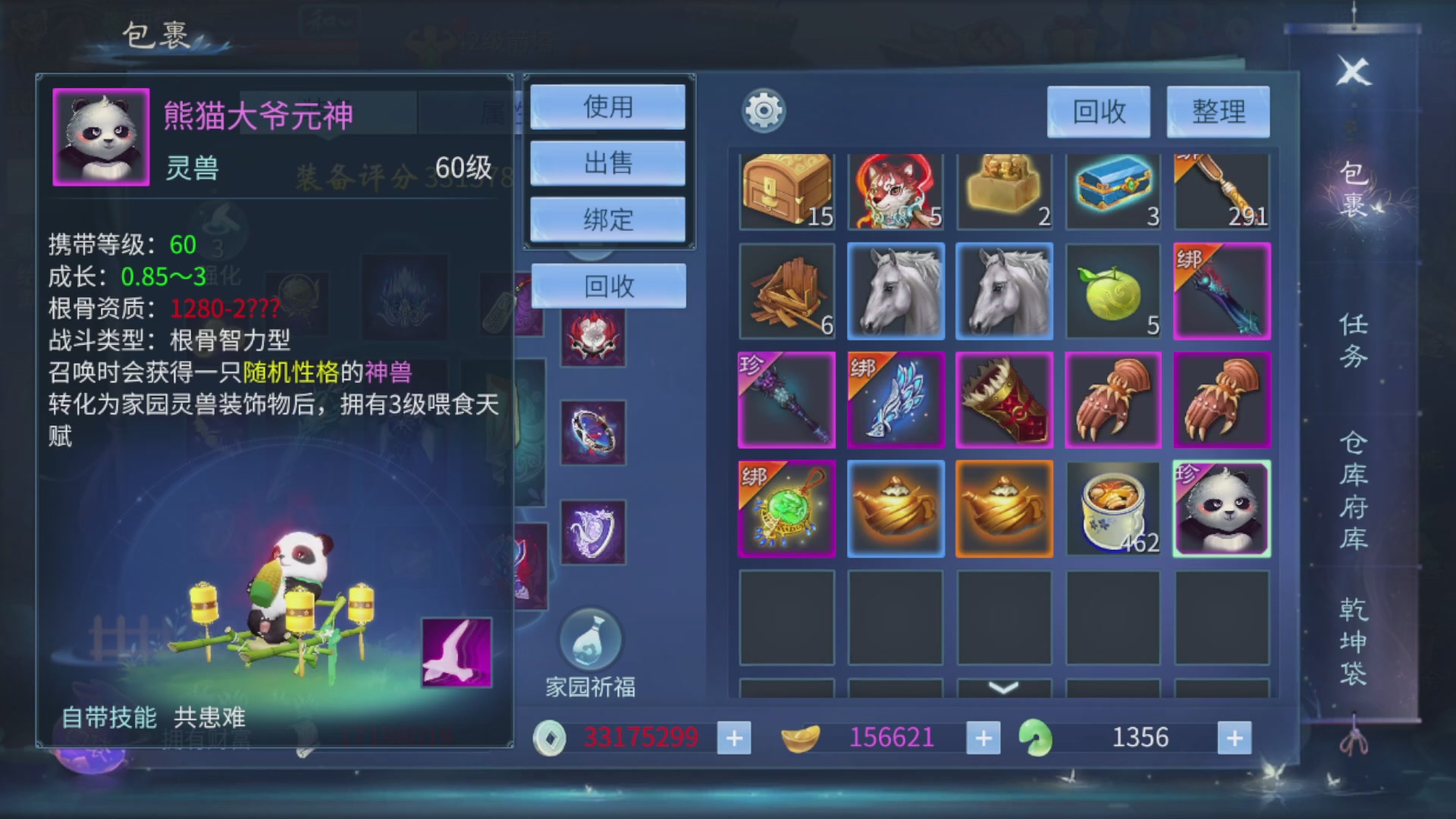Click plus beside the gold ingot currency
The height and width of the screenshot is (819, 1456).
[984, 736]
